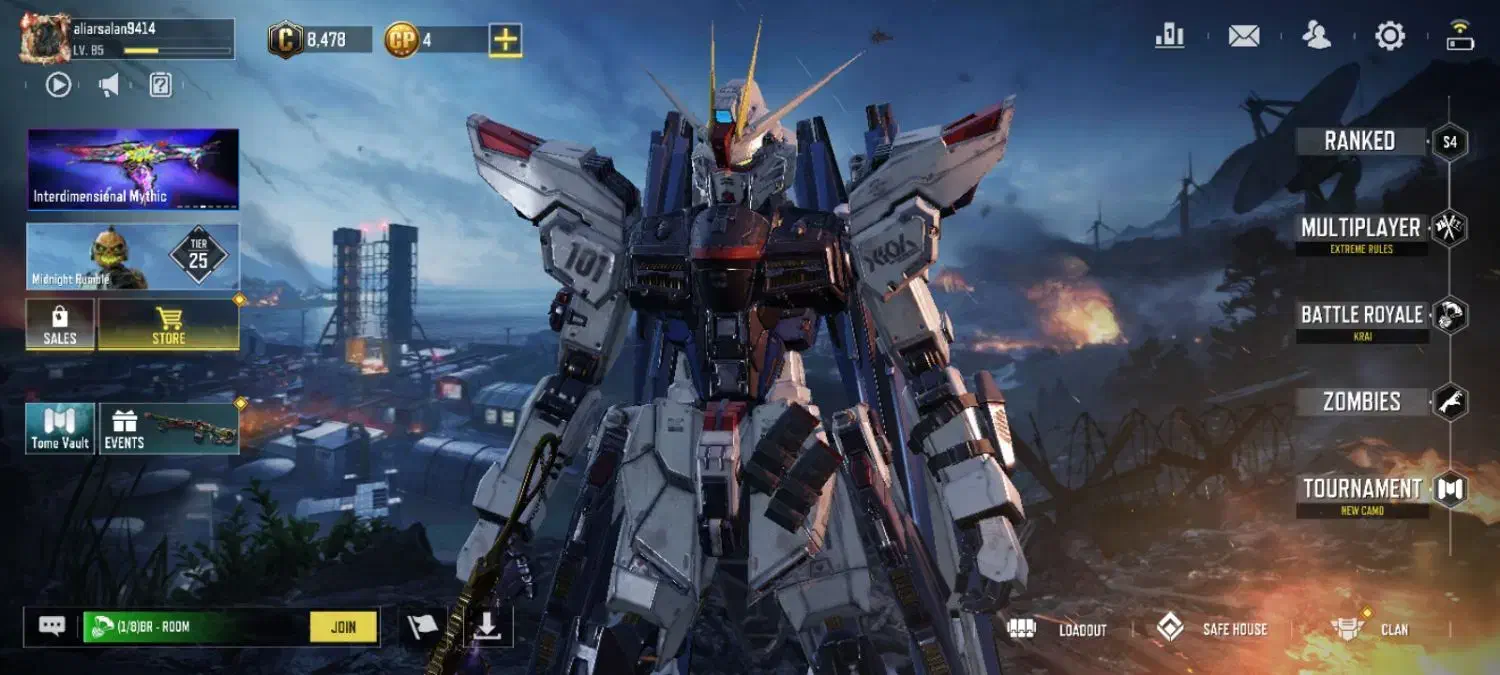This screenshot has width=1500, height=675.
Task: Open the download manager icon
Action: coord(487,627)
